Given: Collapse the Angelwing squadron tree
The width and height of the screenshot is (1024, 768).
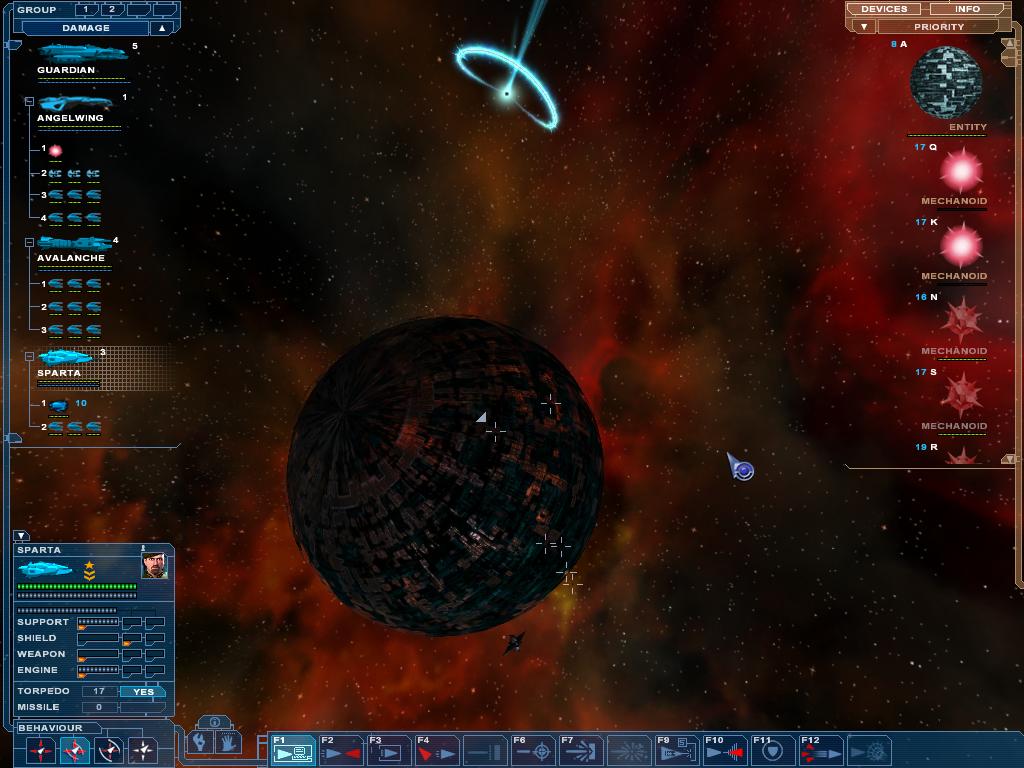Looking at the screenshot, I should [x=30, y=102].
